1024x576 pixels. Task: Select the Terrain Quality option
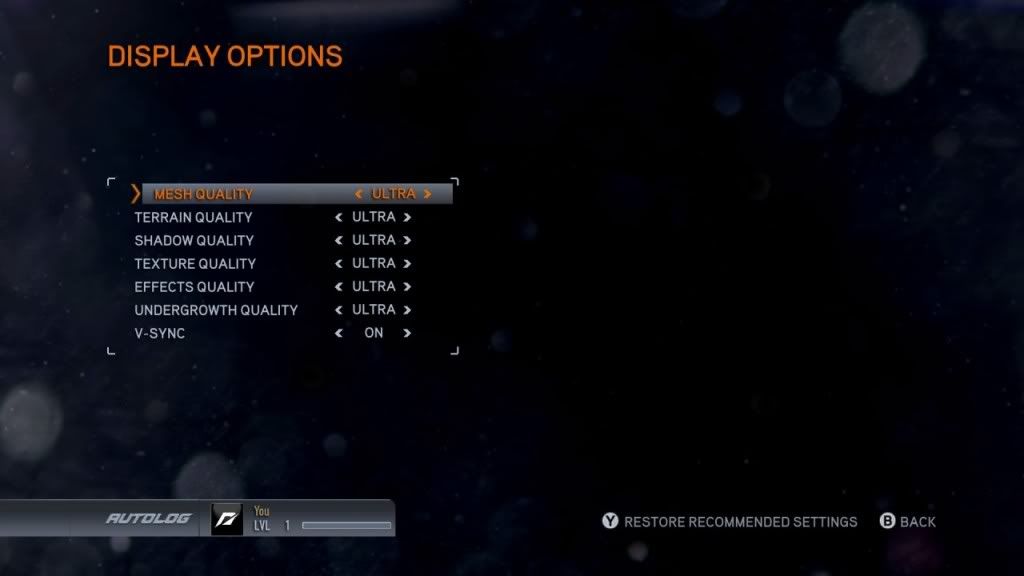coord(193,217)
